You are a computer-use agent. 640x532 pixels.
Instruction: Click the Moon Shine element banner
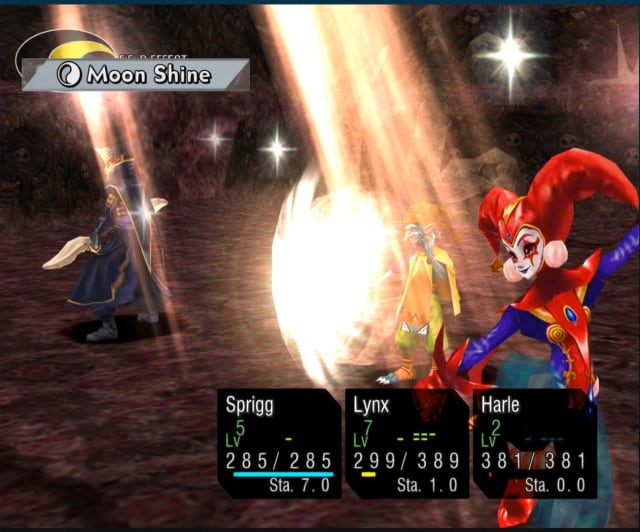click(x=137, y=74)
